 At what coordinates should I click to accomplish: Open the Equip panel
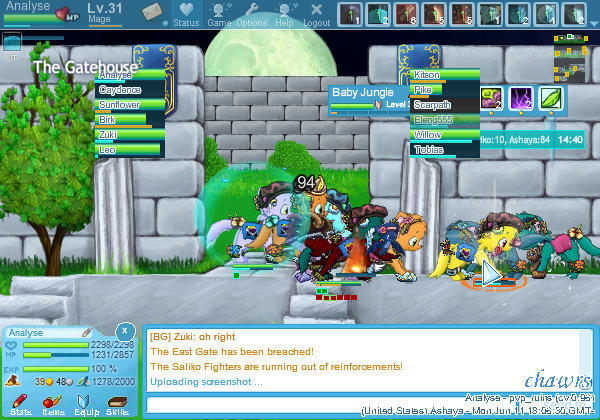pos(86,404)
